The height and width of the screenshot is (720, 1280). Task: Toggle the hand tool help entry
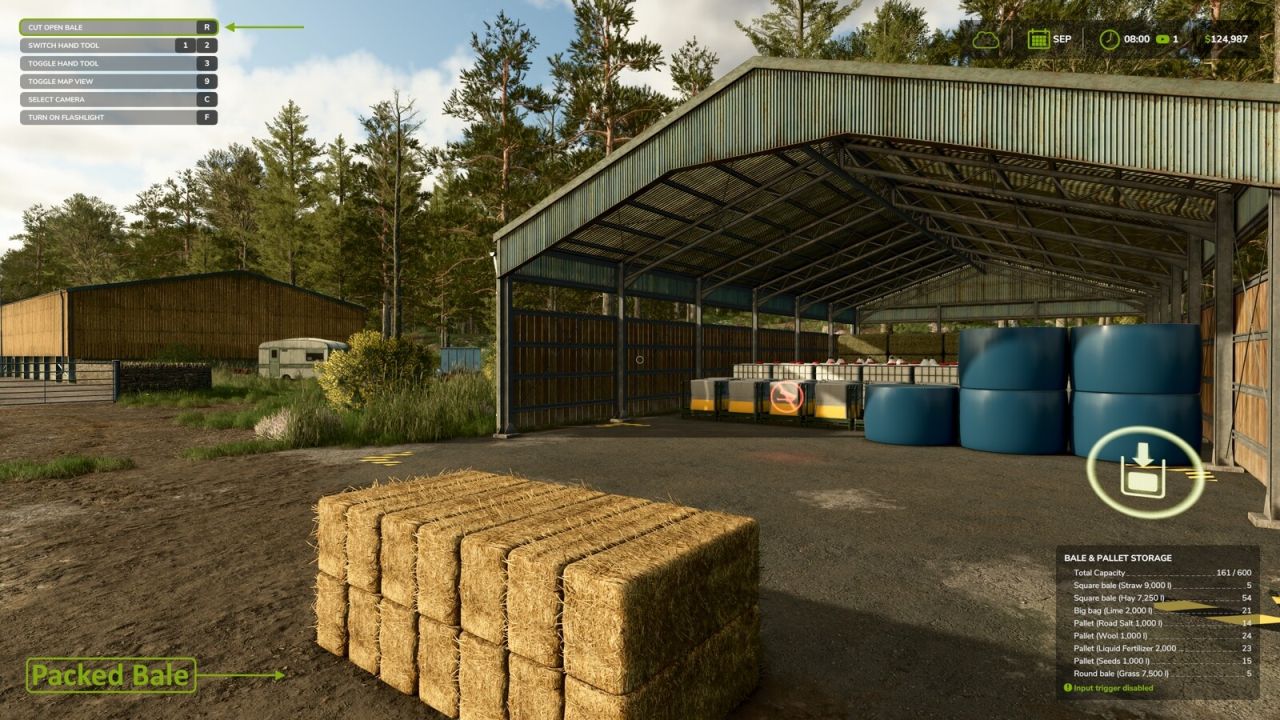click(115, 63)
